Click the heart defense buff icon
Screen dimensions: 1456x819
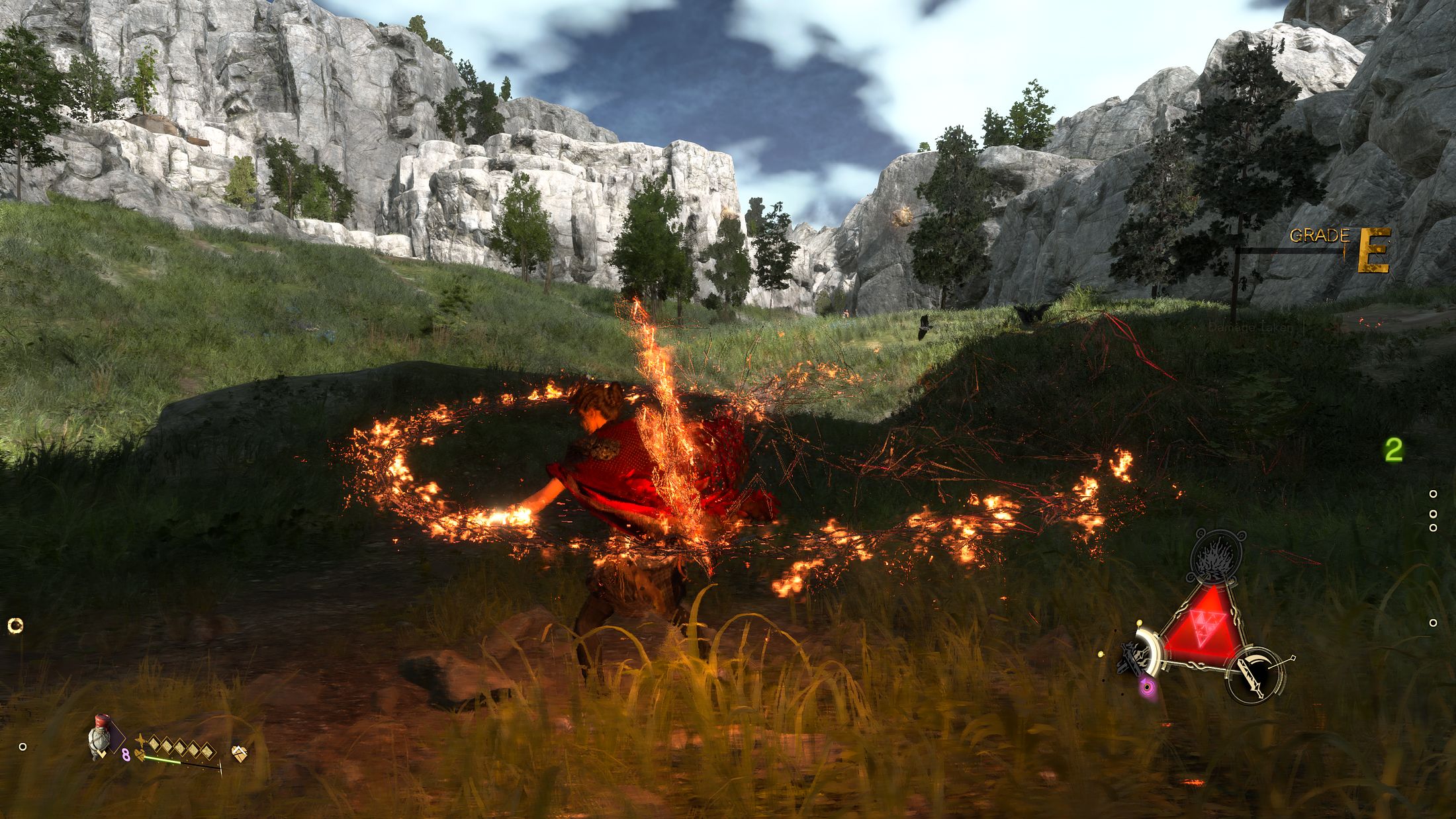tap(240, 754)
